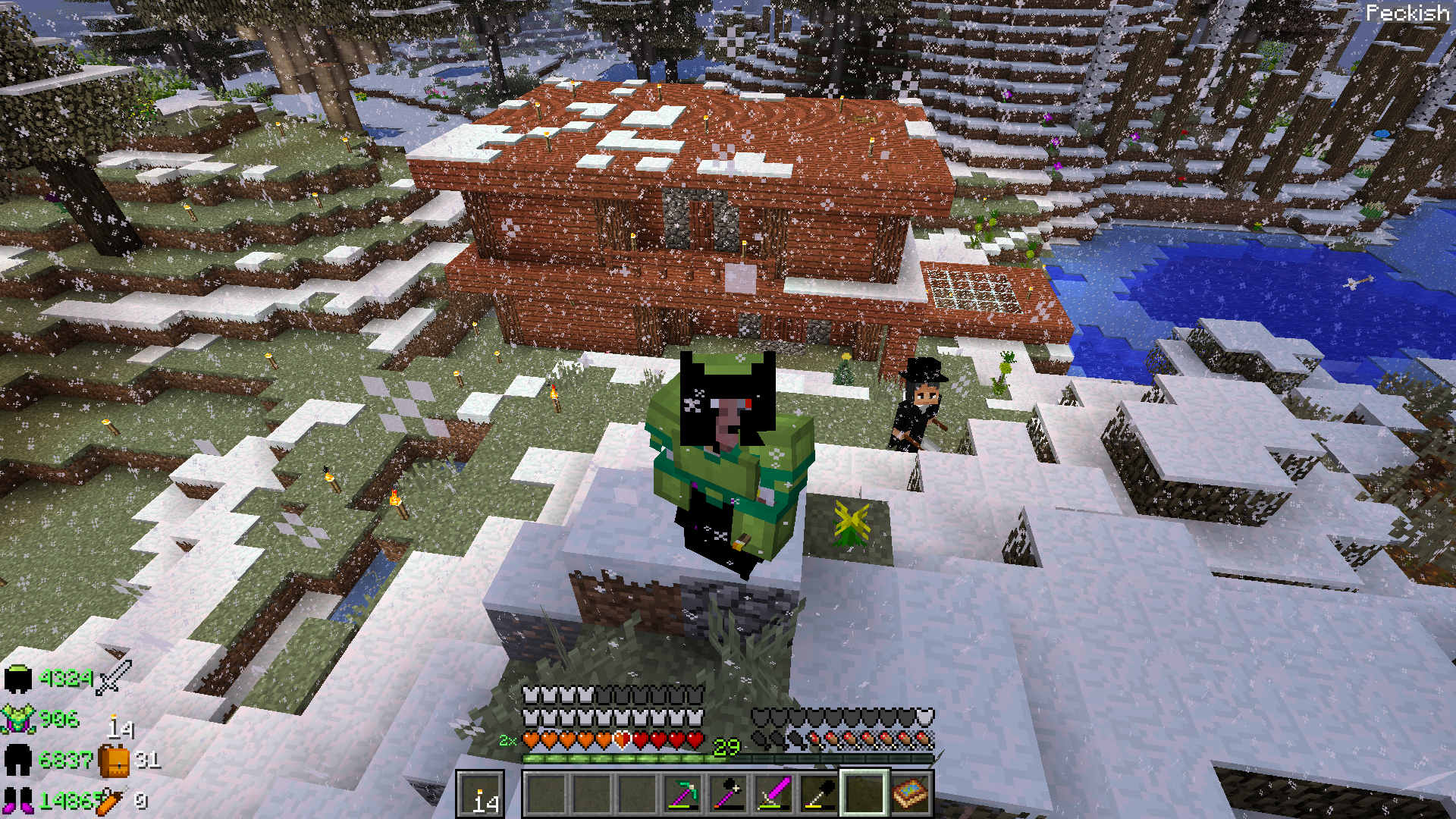Select the map book hotbar slot
Viewport: 1456px width, 819px height.
click(x=910, y=795)
